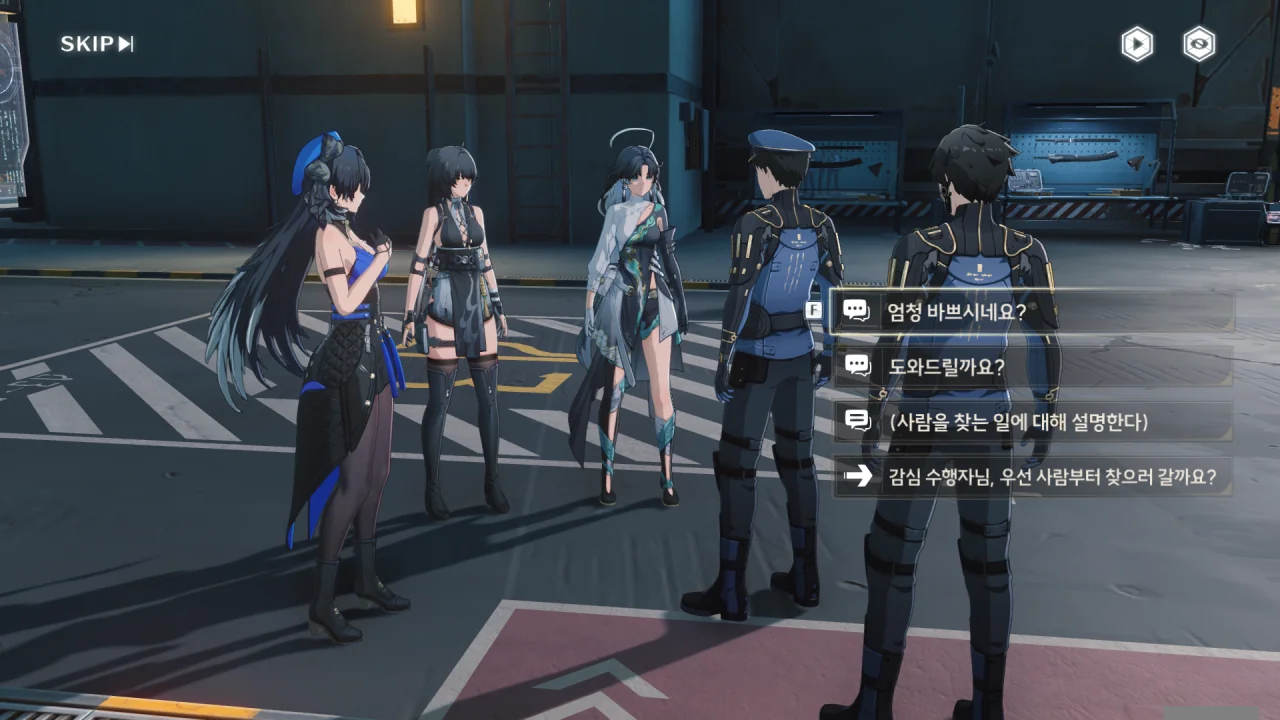Choose the arrow option "감심 수행자님, 우선 사람부터 찾으러 갈까요?"
The height and width of the screenshot is (720, 1280).
[1032, 477]
